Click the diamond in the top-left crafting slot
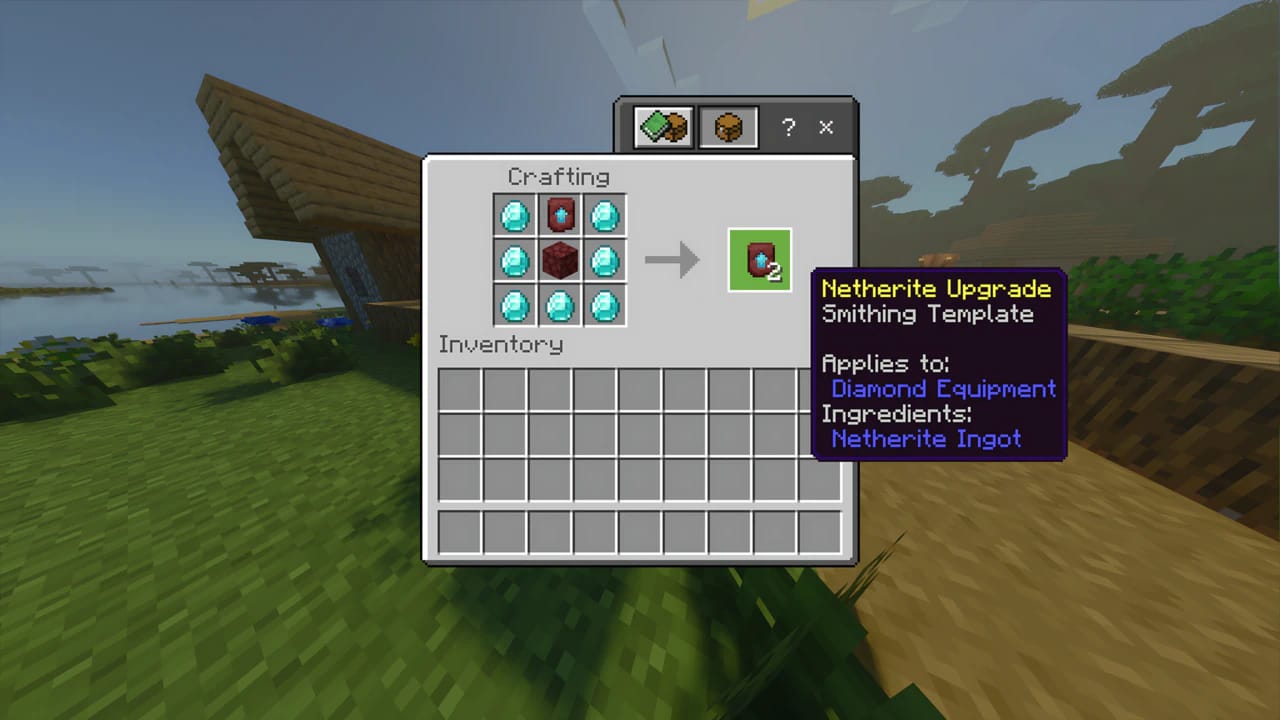The width and height of the screenshot is (1280, 720). pyautogui.click(x=513, y=215)
